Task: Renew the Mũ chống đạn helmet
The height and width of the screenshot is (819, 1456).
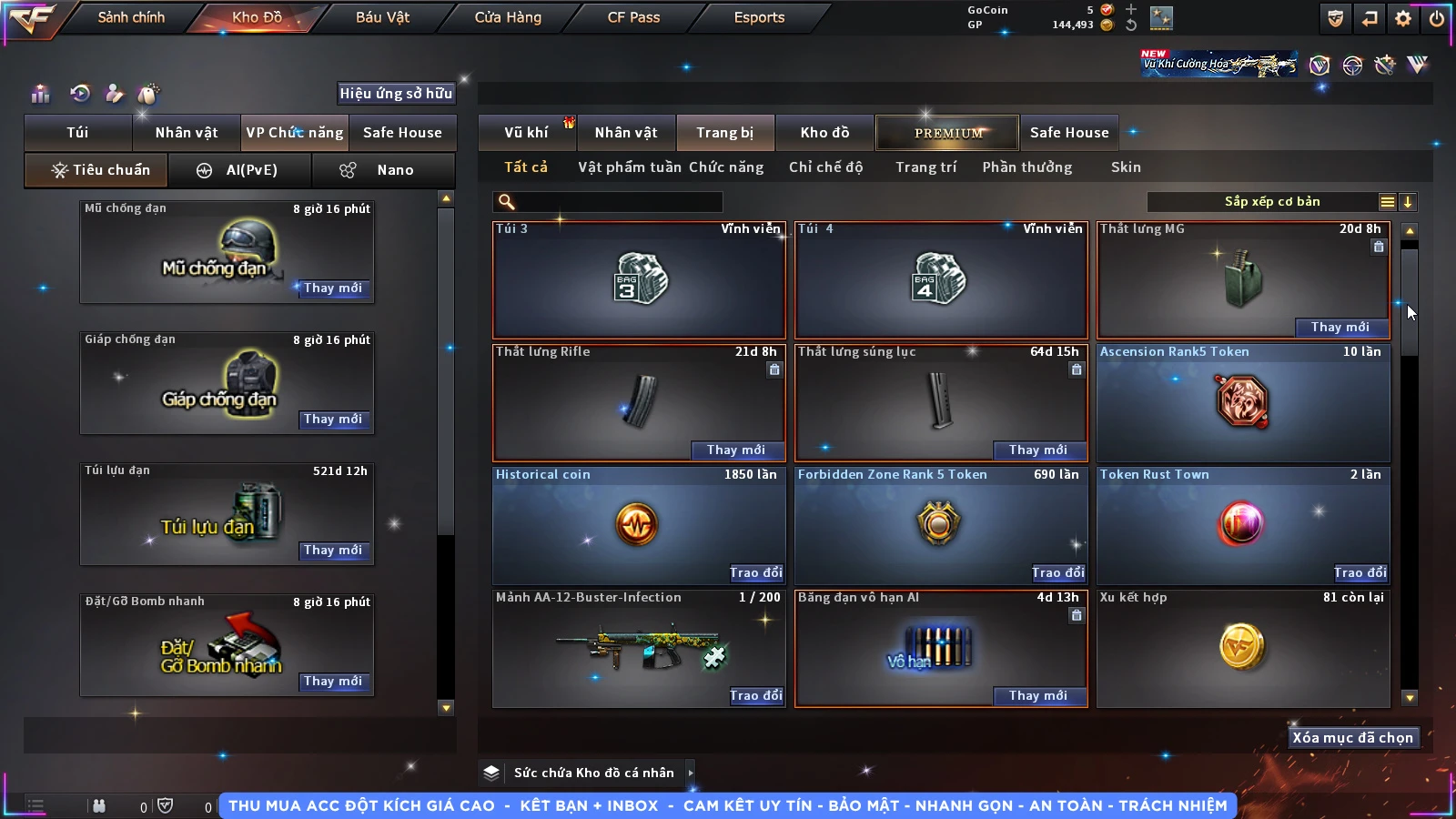Action: 333,288
